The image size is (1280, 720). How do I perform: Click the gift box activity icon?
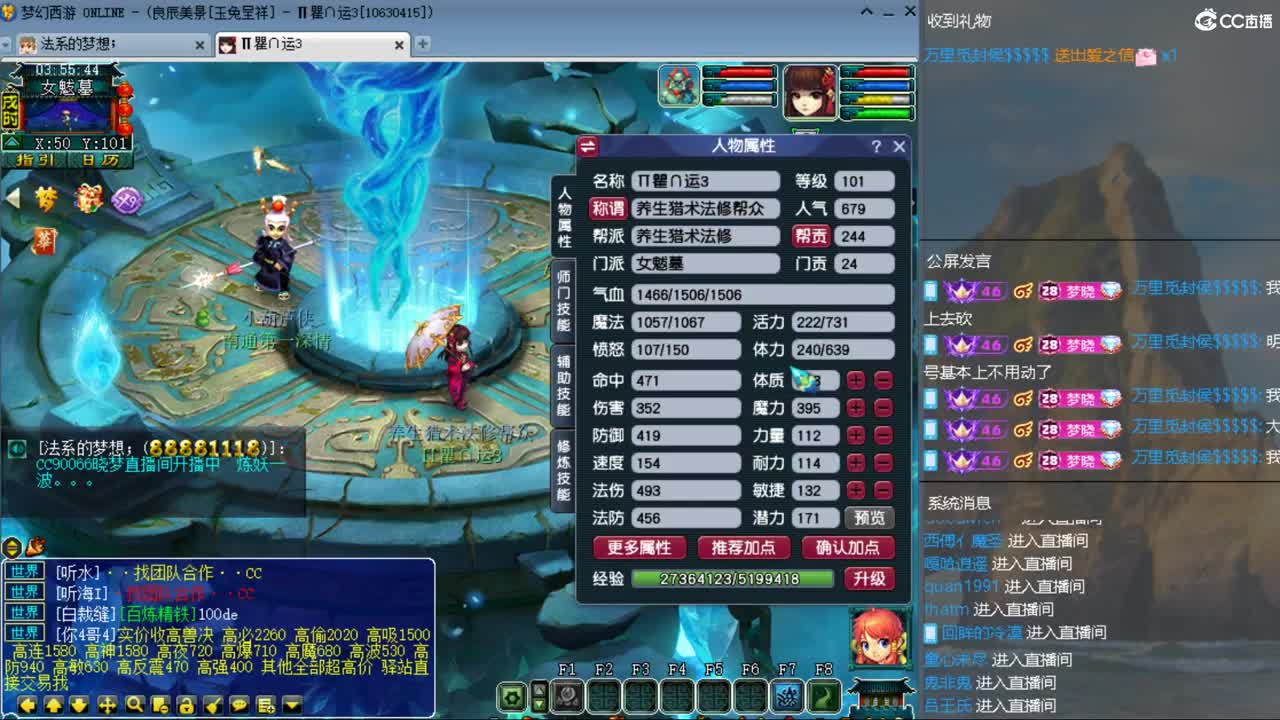pyautogui.click(x=90, y=200)
